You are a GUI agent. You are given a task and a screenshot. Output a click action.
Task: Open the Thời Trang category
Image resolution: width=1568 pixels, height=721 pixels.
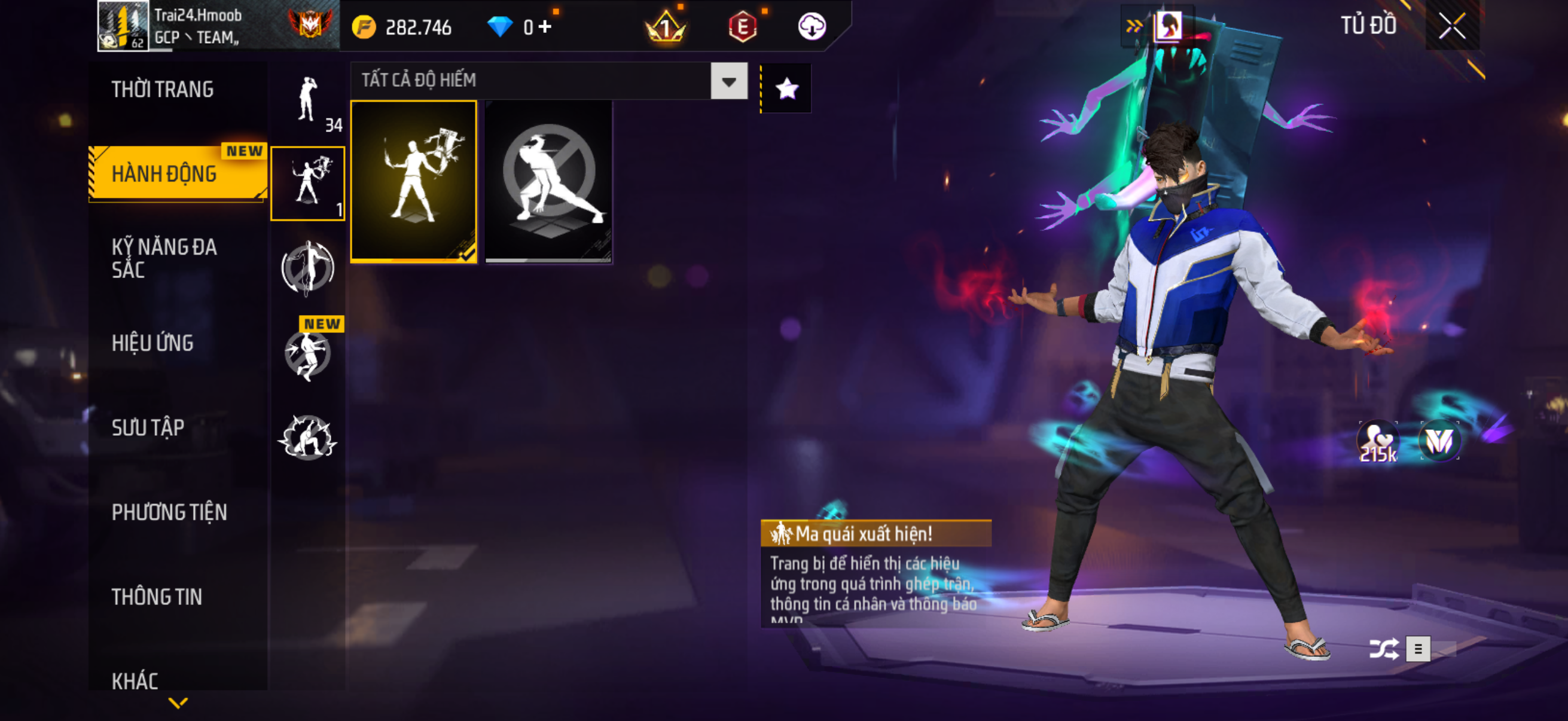163,90
